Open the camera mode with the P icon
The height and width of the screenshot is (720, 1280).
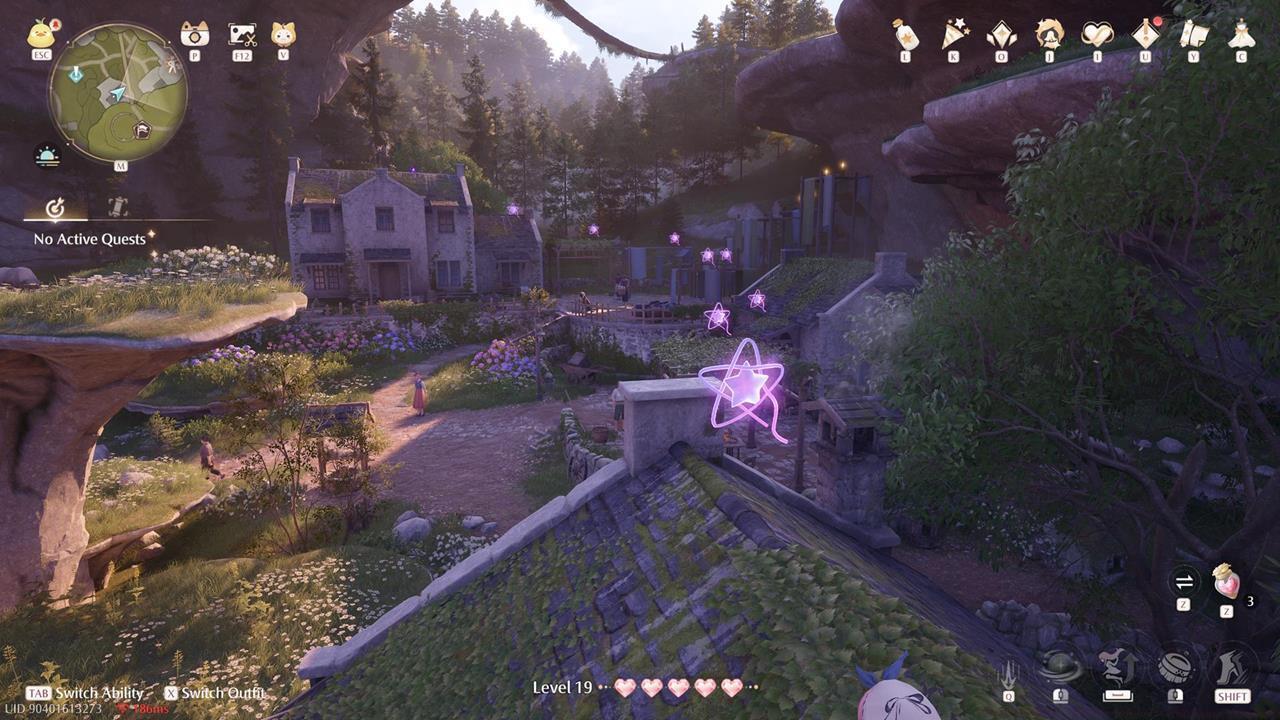(195, 35)
